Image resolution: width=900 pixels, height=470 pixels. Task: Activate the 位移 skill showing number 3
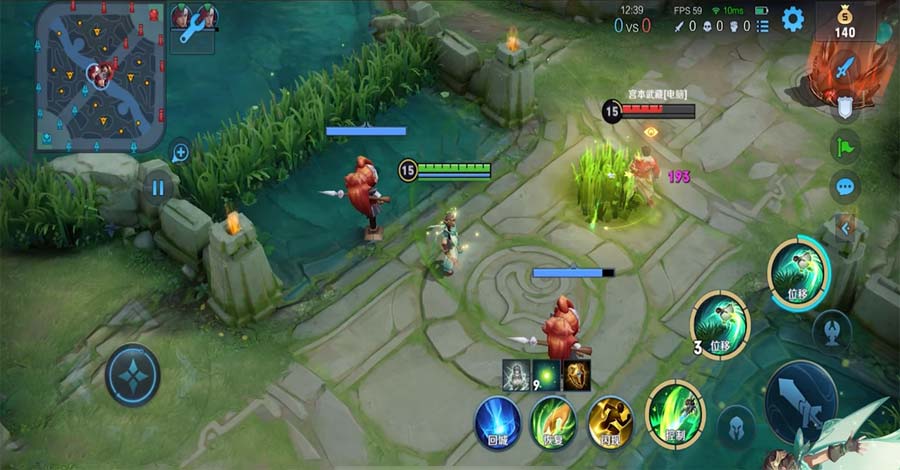tap(720, 323)
